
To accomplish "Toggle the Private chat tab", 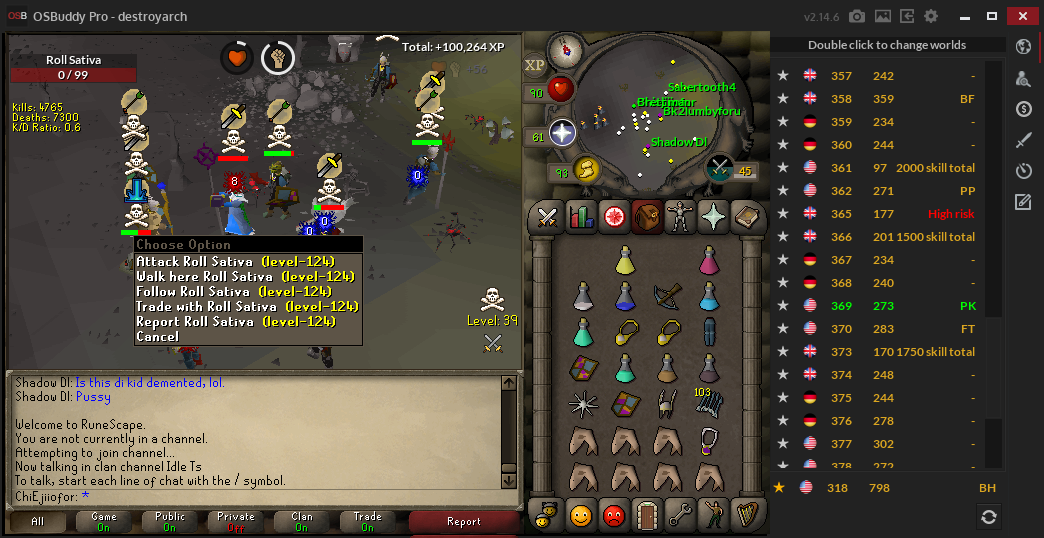I will coord(235,521).
